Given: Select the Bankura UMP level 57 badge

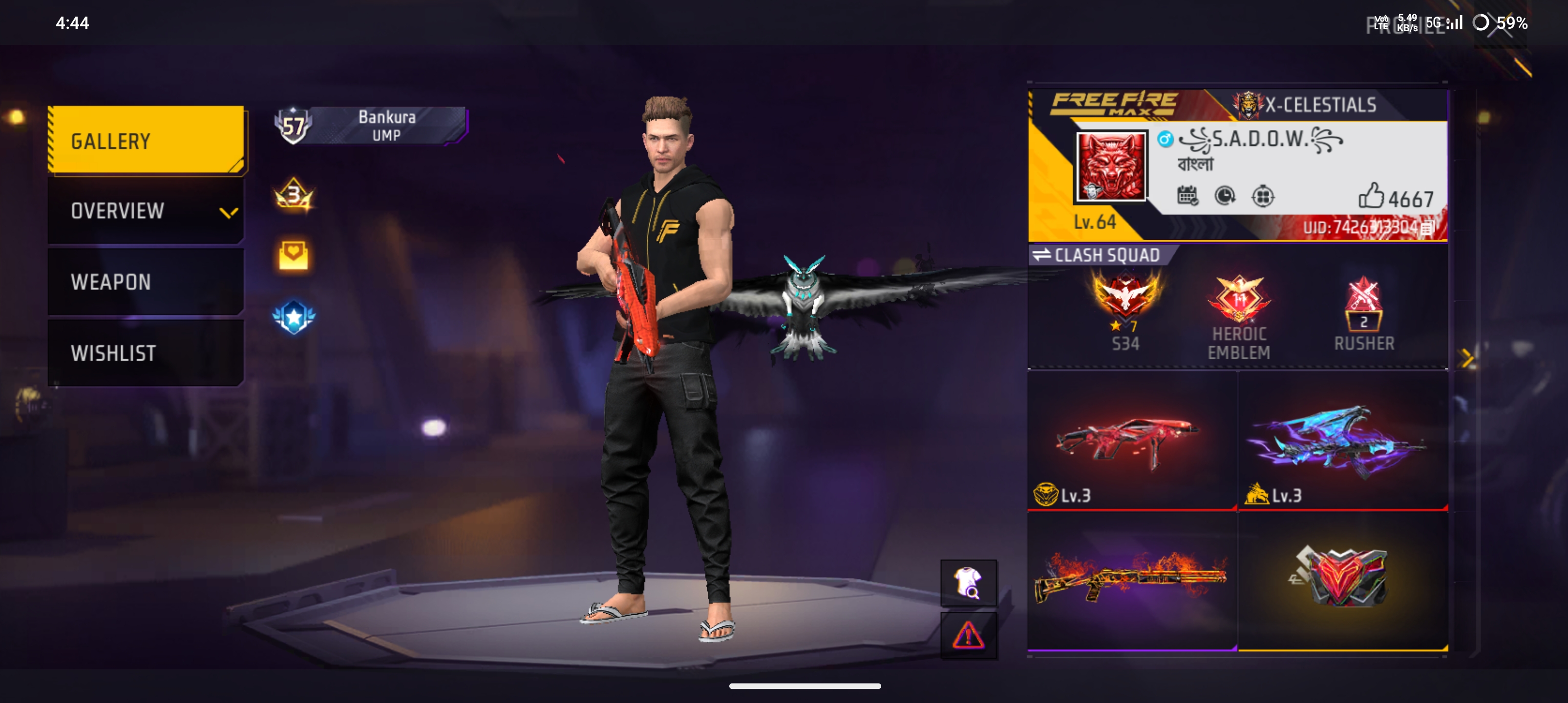Looking at the screenshot, I should point(370,126).
